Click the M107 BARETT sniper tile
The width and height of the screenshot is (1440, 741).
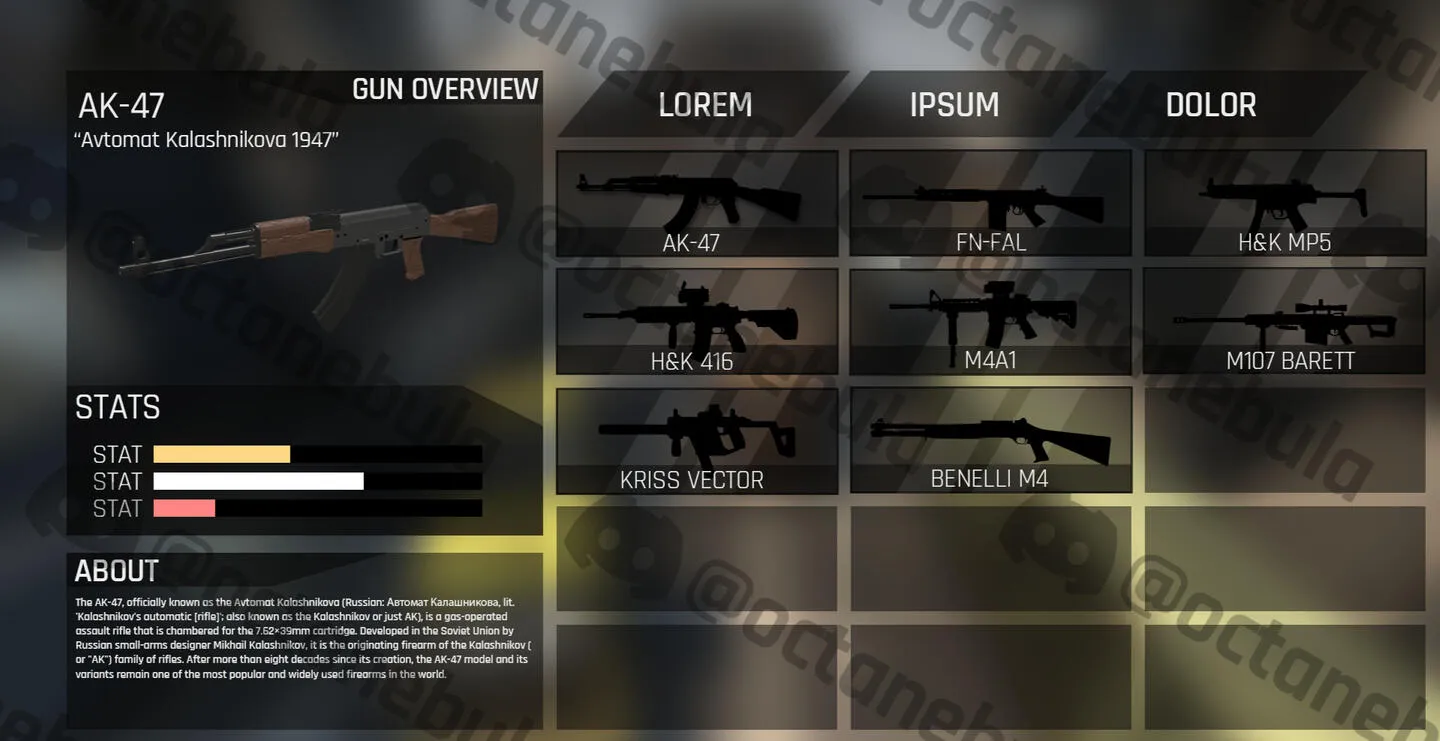pyautogui.click(x=1284, y=321)
